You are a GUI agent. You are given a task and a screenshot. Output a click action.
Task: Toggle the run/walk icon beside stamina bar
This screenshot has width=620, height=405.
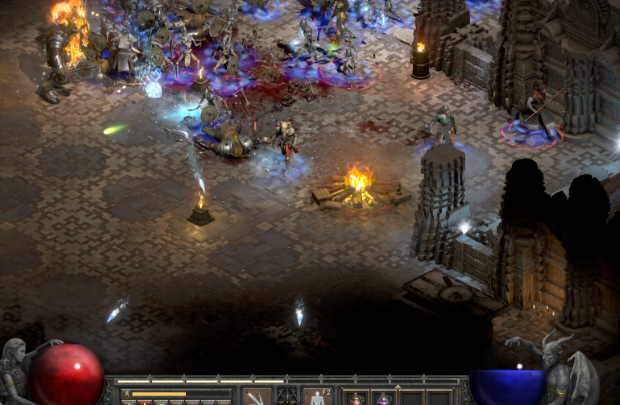[127, 394]
